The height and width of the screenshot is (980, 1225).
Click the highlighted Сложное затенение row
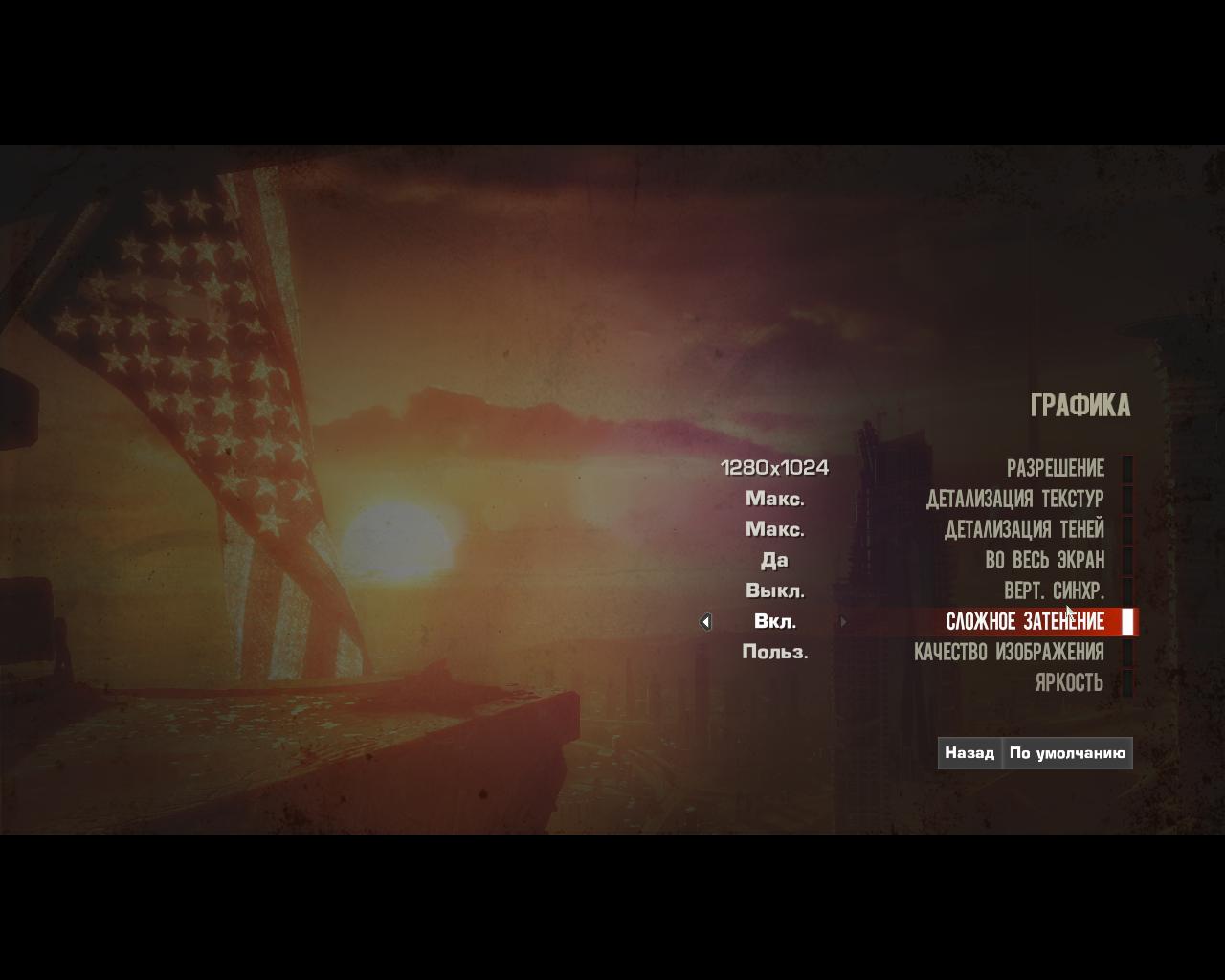(x=1024, y=622)
